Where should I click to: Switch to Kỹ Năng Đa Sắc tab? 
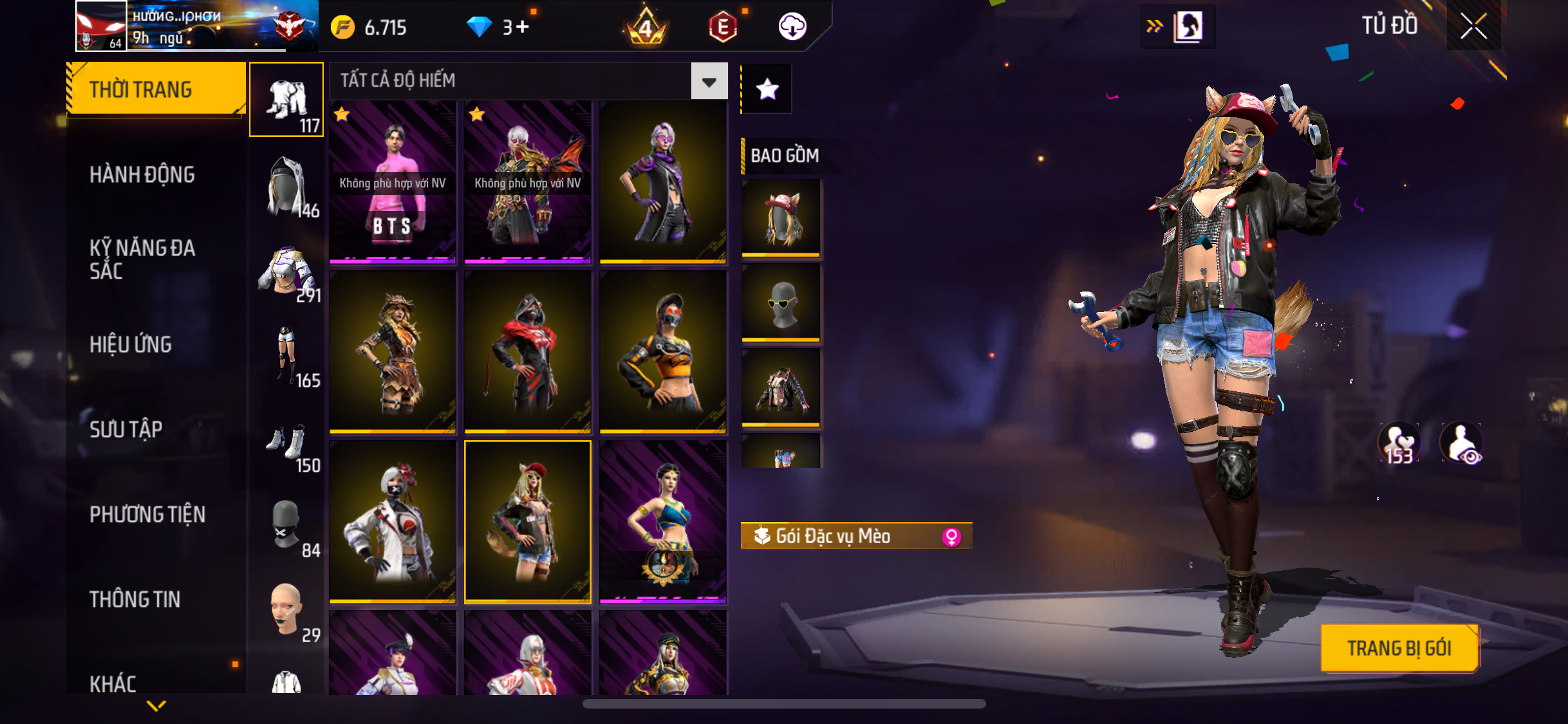point(142,259)
